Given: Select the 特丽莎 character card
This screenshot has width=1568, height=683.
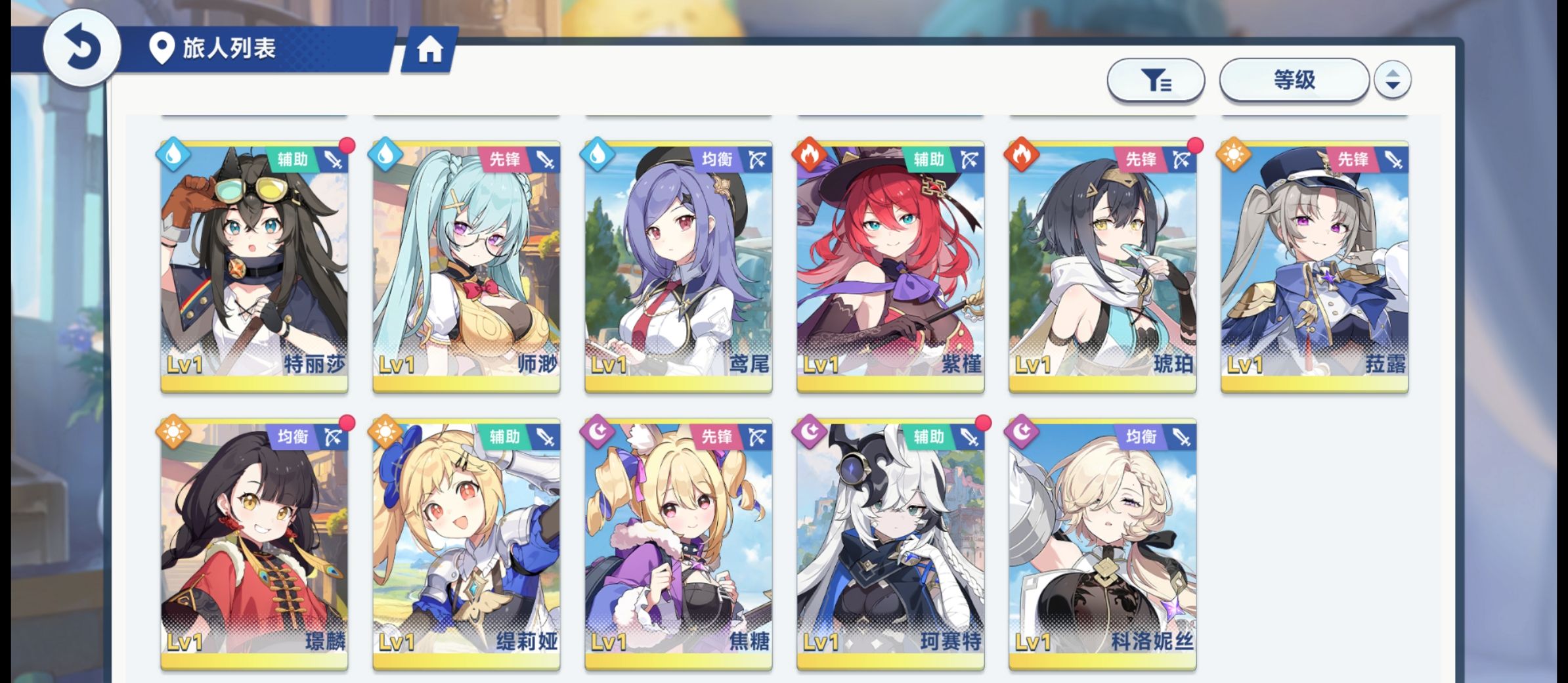Looking at the screenshot, I should click(x=254, y=266).
